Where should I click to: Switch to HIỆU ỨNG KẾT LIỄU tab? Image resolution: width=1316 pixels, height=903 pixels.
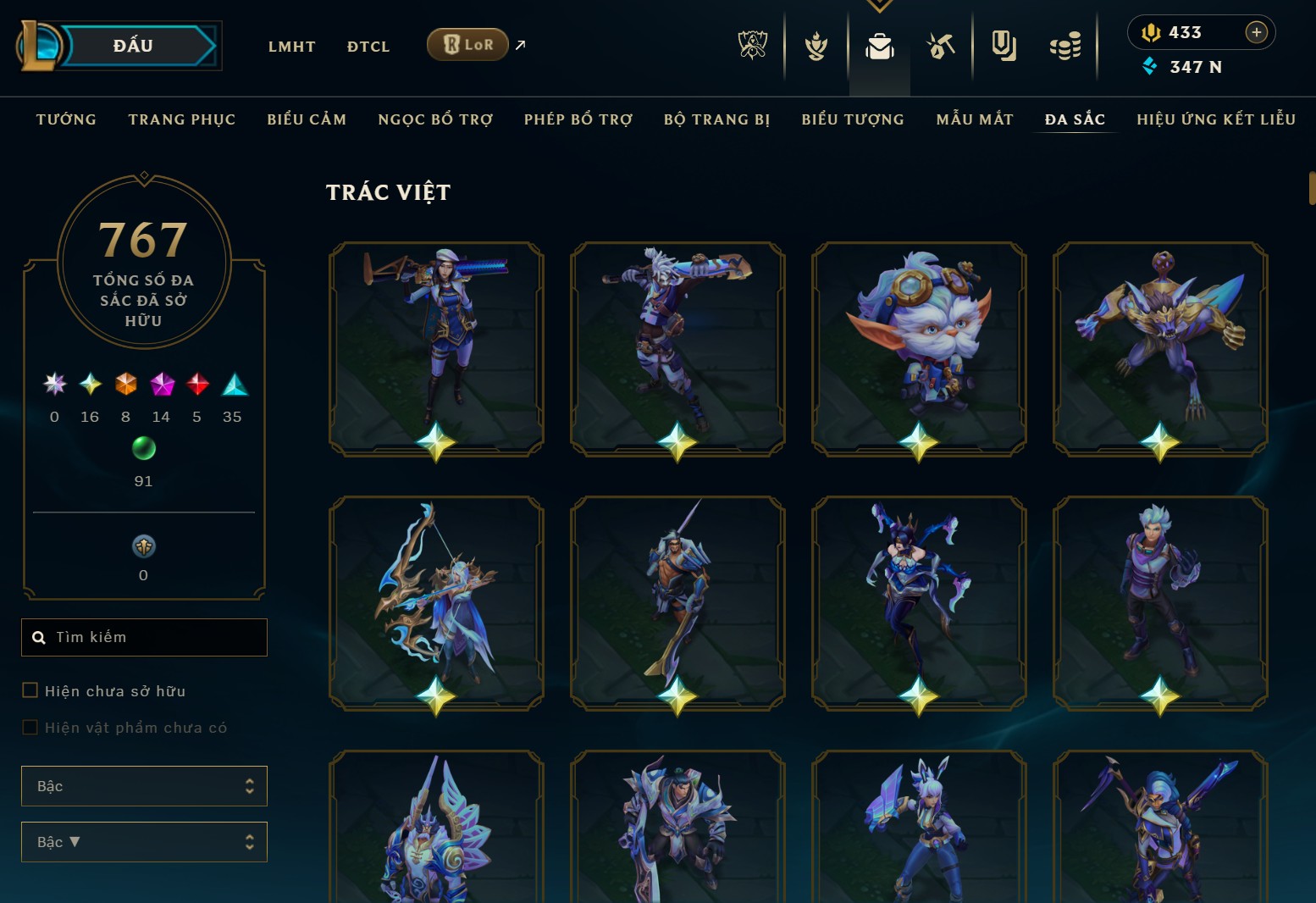[x=1216, y=119]
